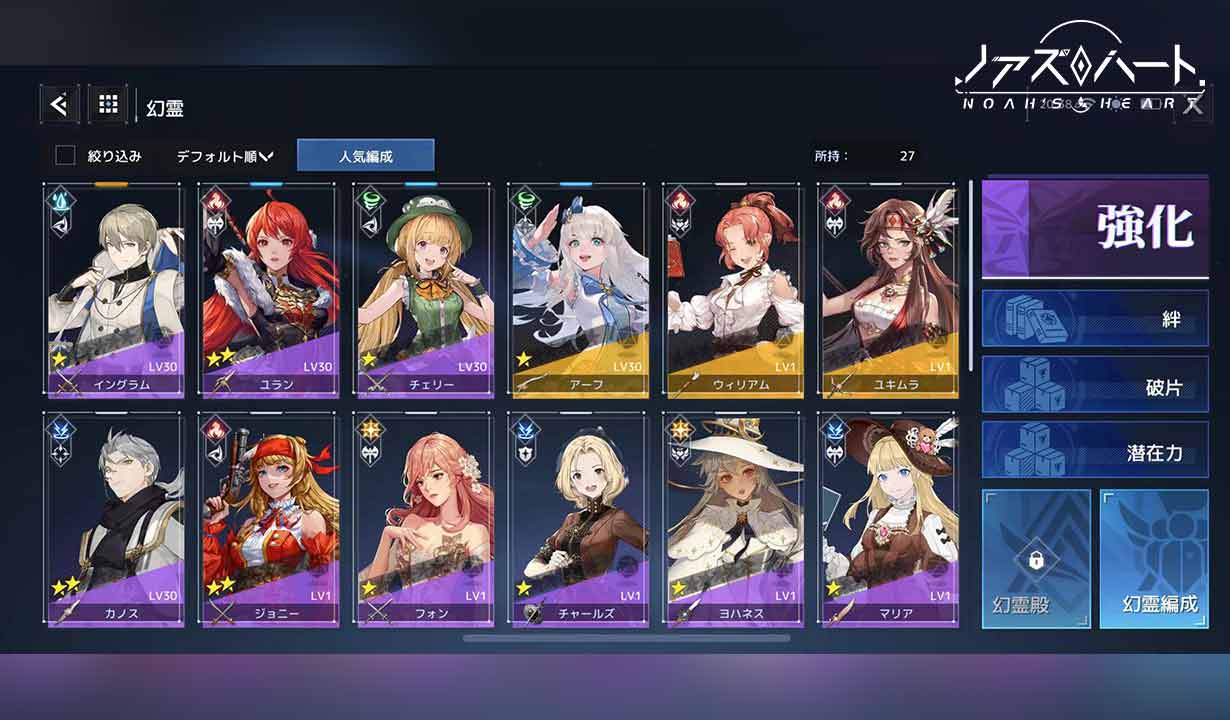
Task: Select the イングラム character card
Action: click(114, 290)
